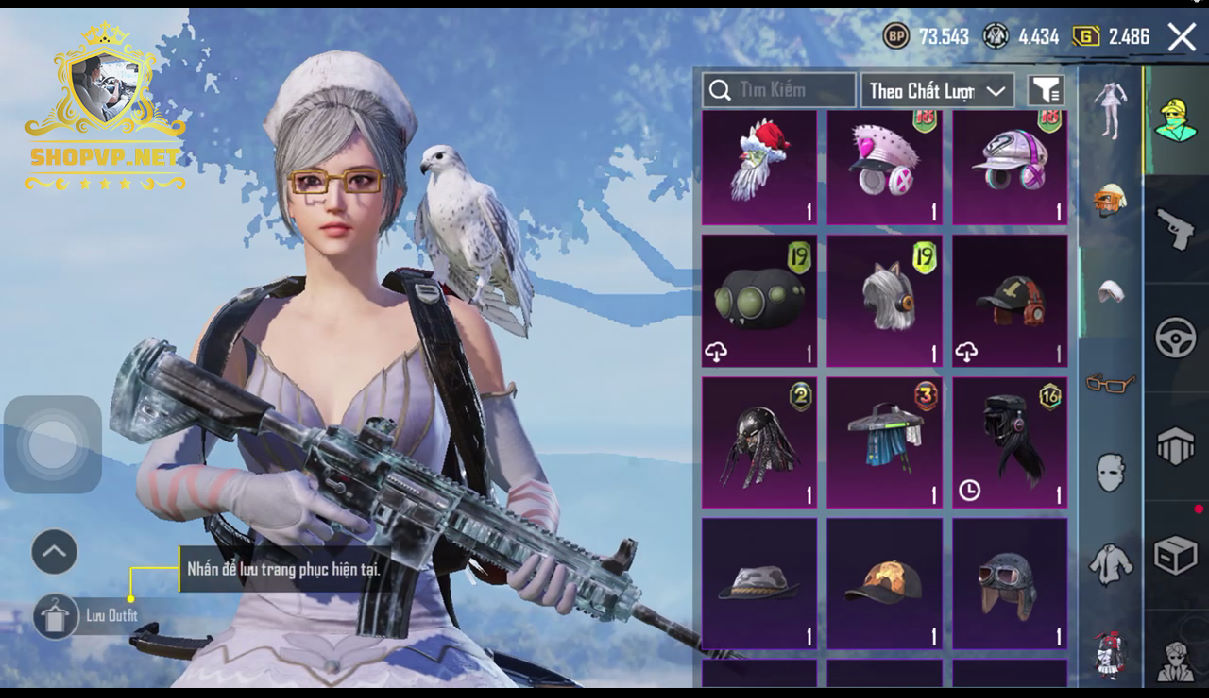Switch to the pistol weapons category tab

[x=1176, y=229]
